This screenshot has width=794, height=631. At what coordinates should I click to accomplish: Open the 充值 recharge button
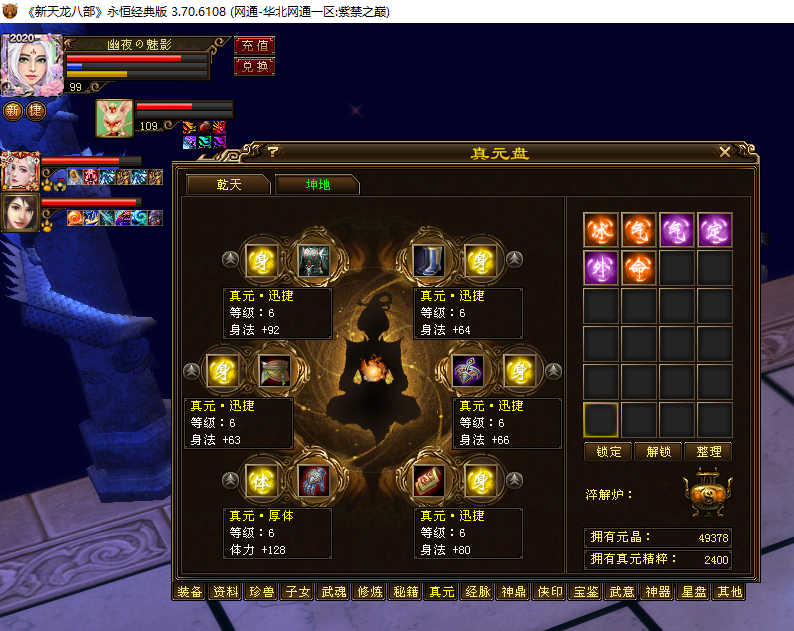point(254,46)
